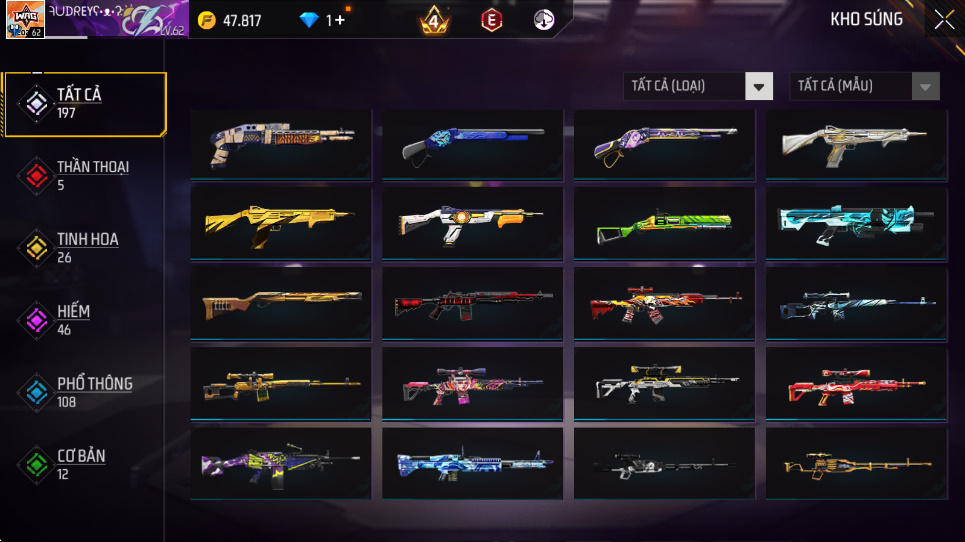Select the green and yellow shotgun skin

coord(664,224)
